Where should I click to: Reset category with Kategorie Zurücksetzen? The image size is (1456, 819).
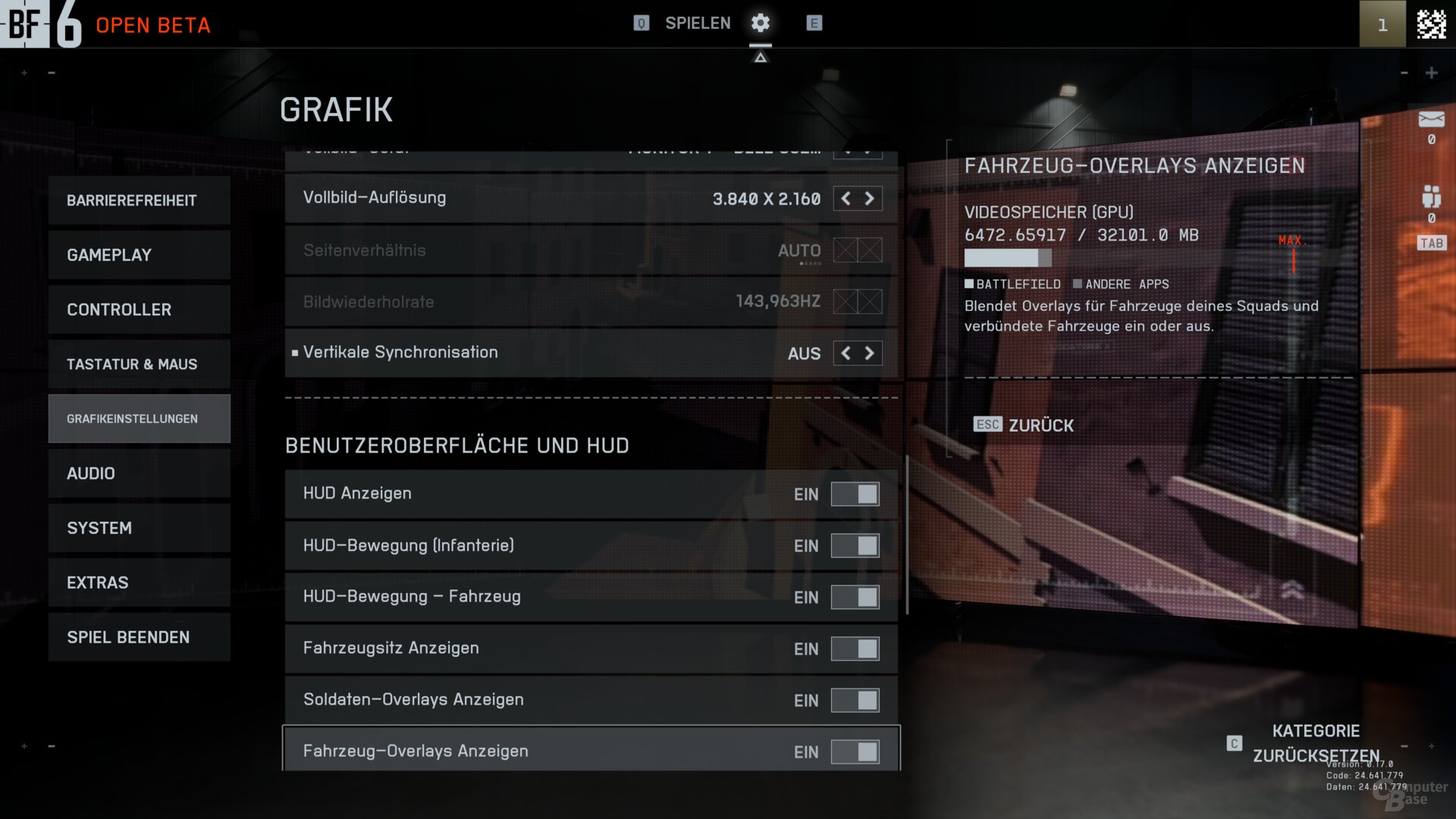pyautogui.click(x=1315, y=743)
